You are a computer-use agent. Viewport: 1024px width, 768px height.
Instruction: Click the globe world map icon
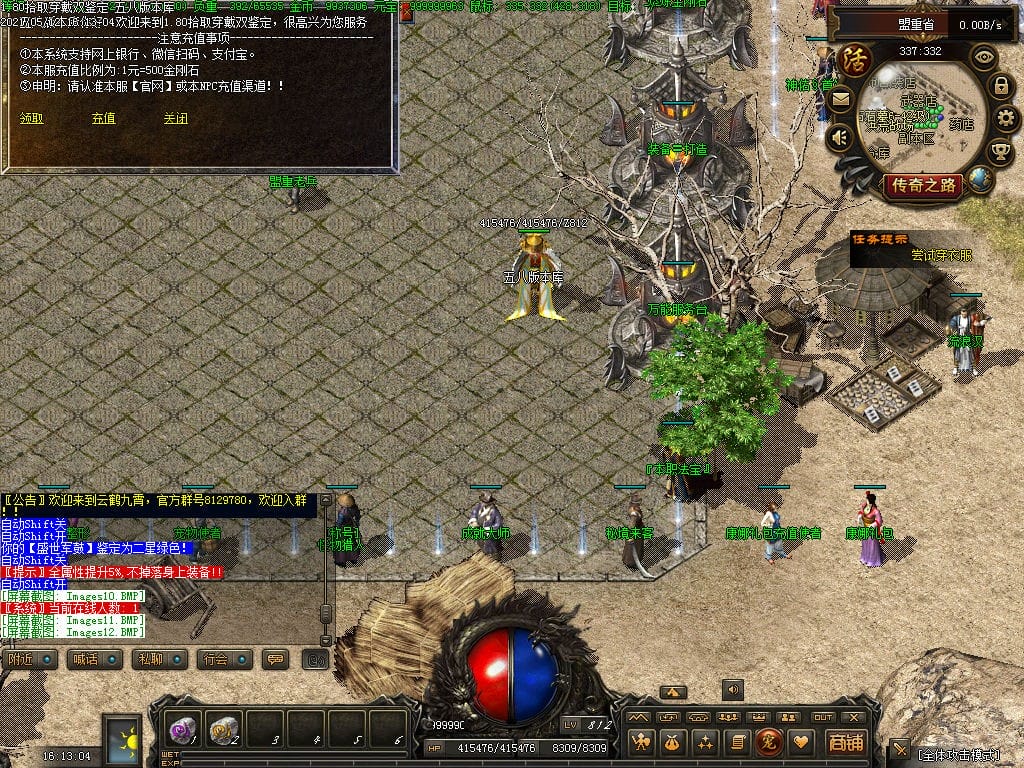[x=981, y=180]
